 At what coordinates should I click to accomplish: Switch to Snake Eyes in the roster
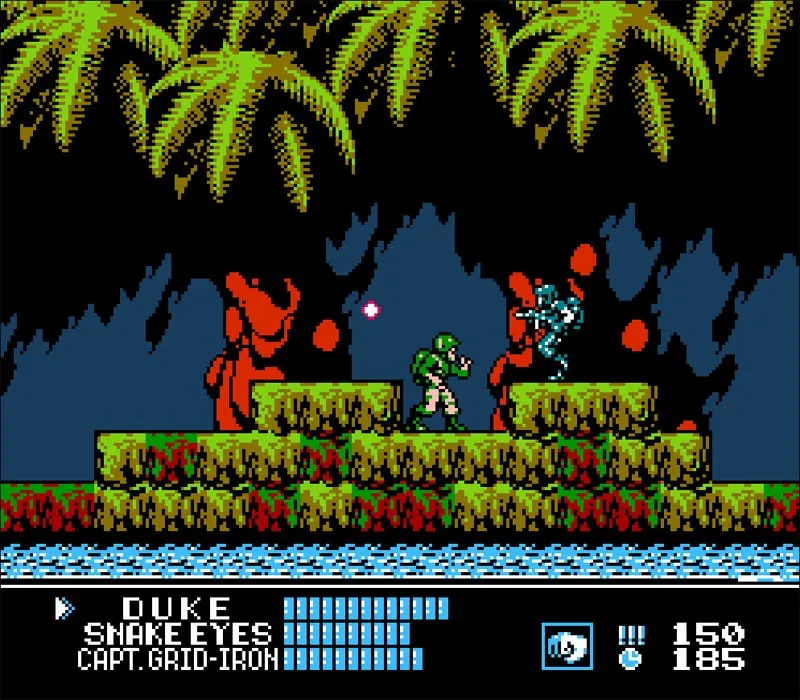[177, 633]
